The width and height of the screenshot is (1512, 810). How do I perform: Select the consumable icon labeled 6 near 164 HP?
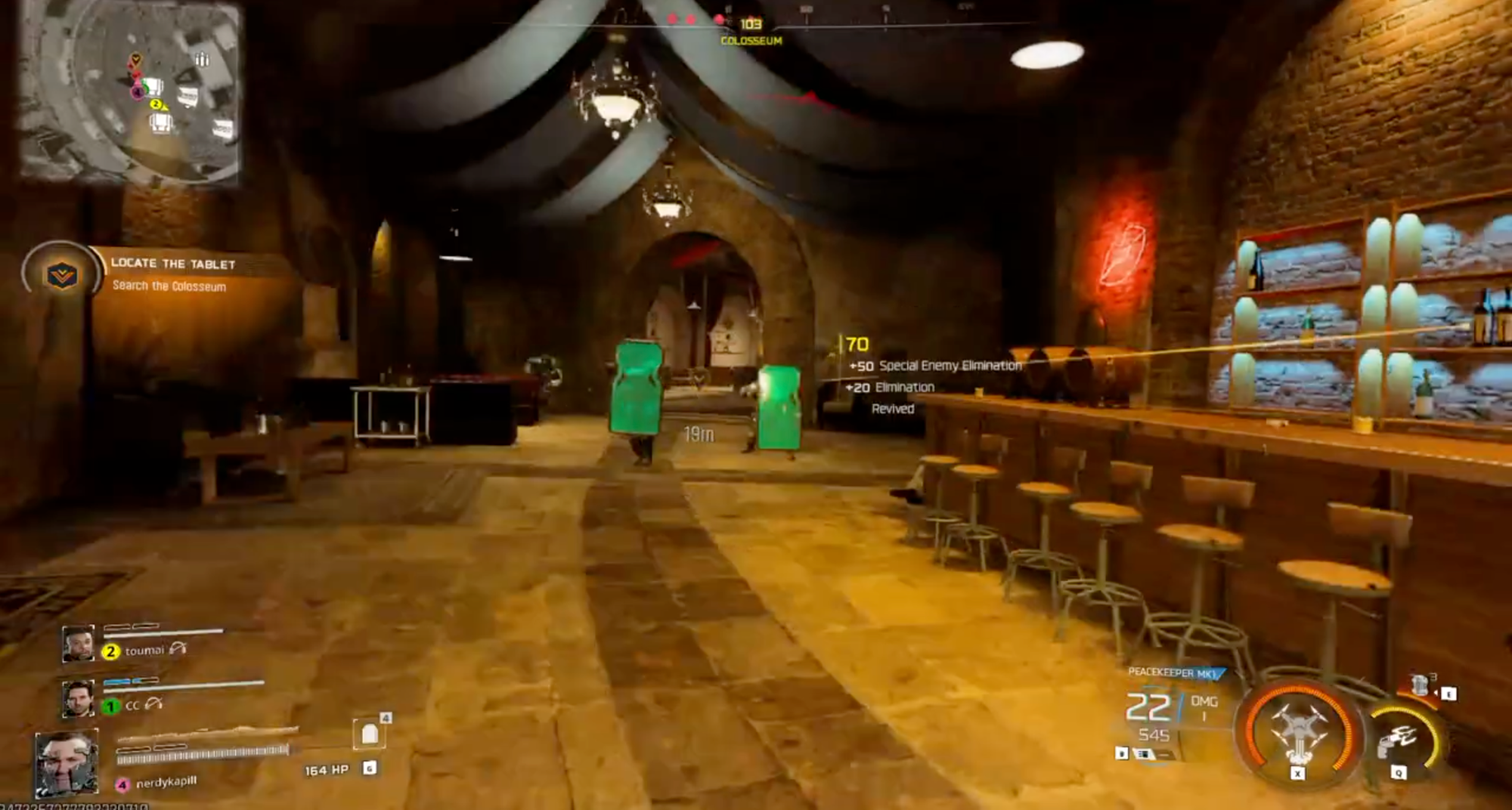(370, 769)
